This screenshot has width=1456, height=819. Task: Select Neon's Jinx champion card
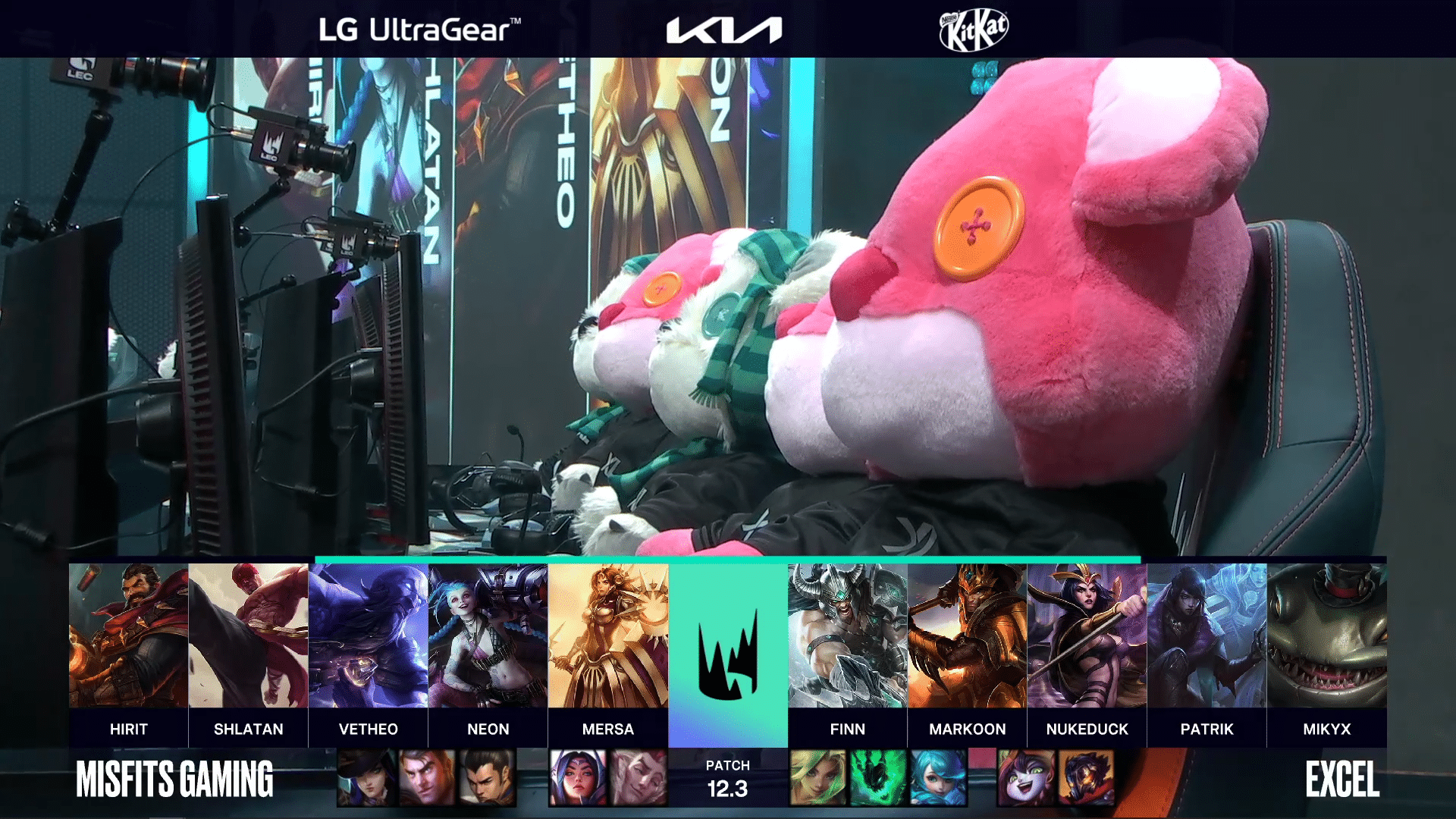click(488, 635)
